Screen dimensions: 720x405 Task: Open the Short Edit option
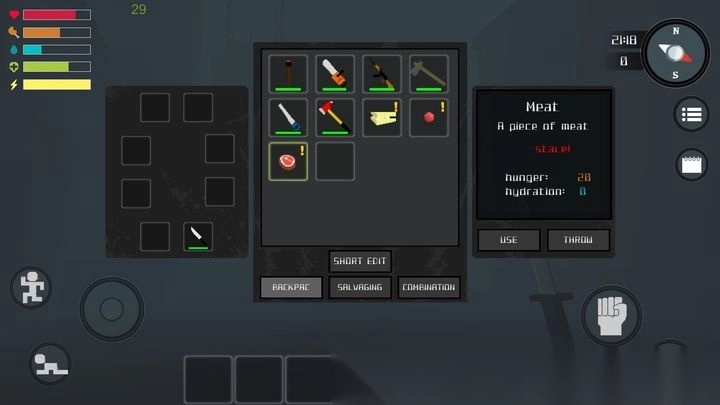[x=360, y=261]
